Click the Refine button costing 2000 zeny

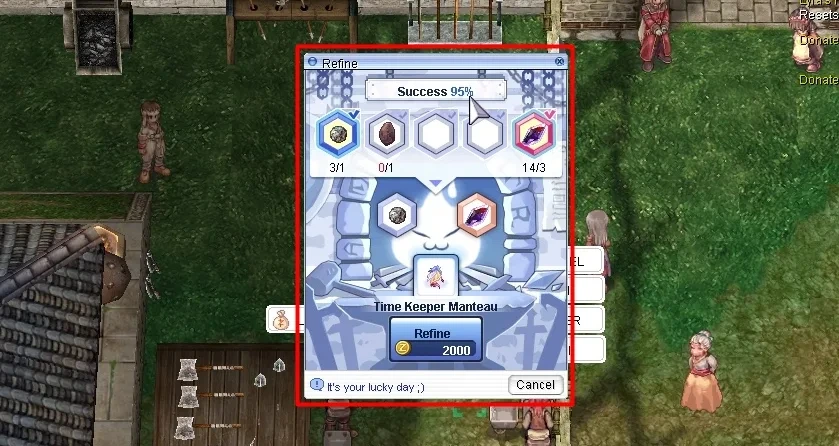click(x=435, y=339)
